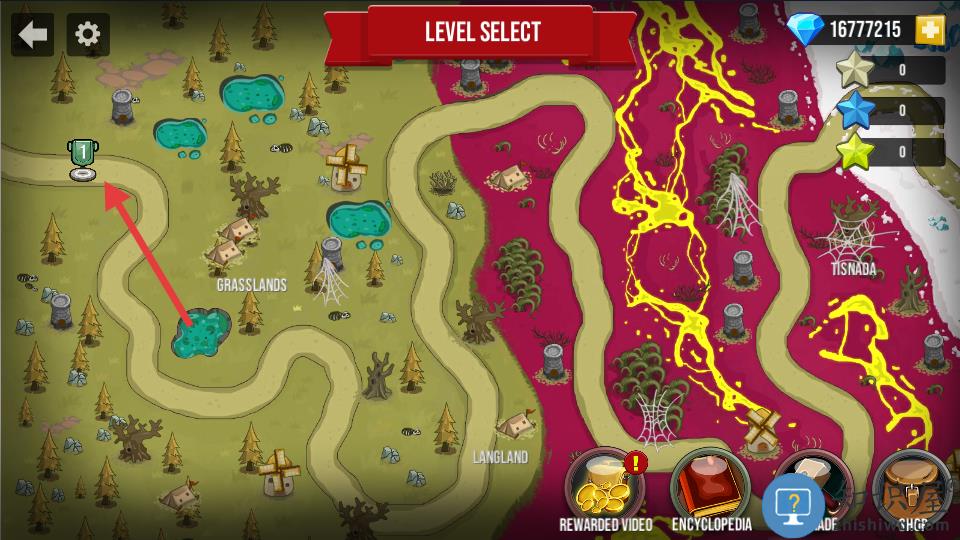Go back using the arrow button
The image size is (960, 540).
[x=33, y=35]
